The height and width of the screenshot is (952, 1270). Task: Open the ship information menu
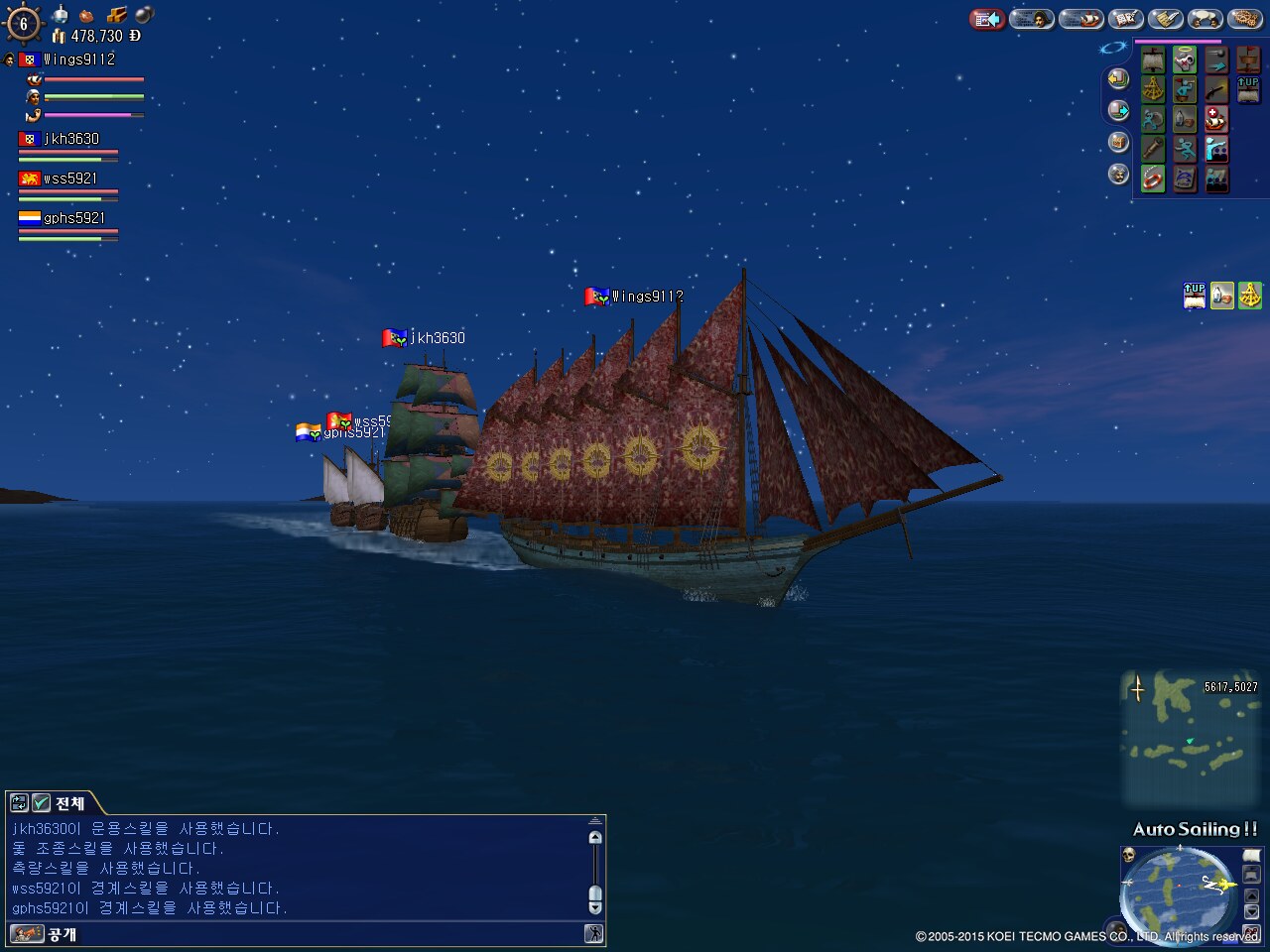point(1079,19)
